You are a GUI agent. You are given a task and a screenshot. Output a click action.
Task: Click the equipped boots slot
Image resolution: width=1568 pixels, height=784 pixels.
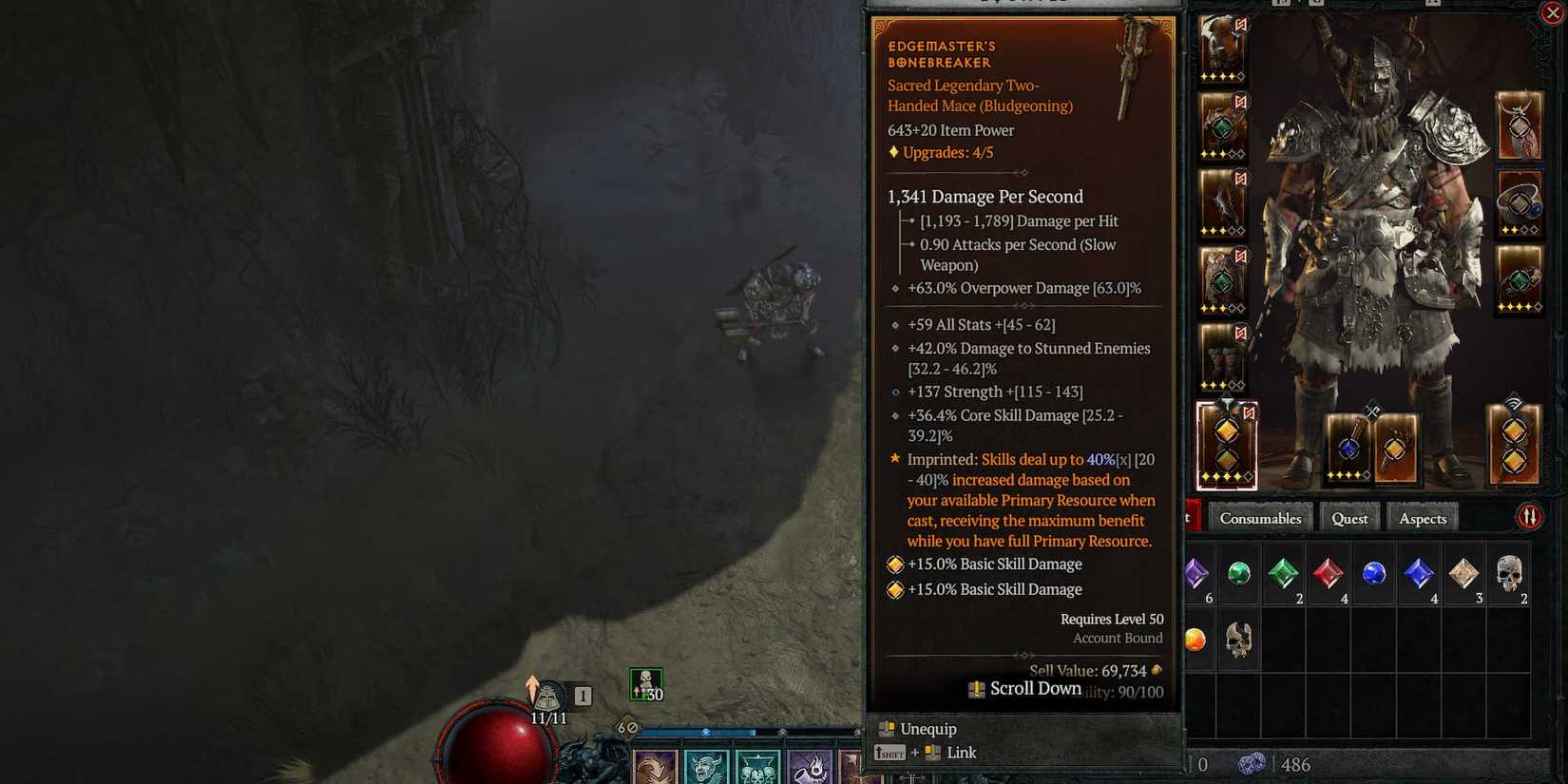pyautogui.click(x=1222, y=357)
